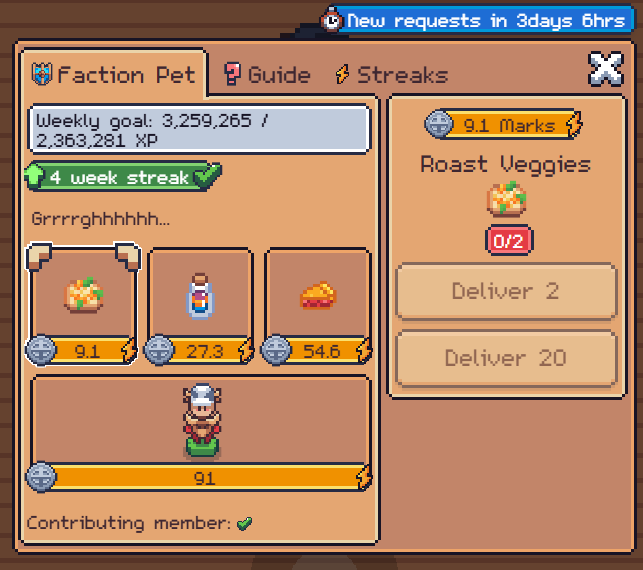Choose the potion bottle request slot
643x570 pixels.
point(200,297)
